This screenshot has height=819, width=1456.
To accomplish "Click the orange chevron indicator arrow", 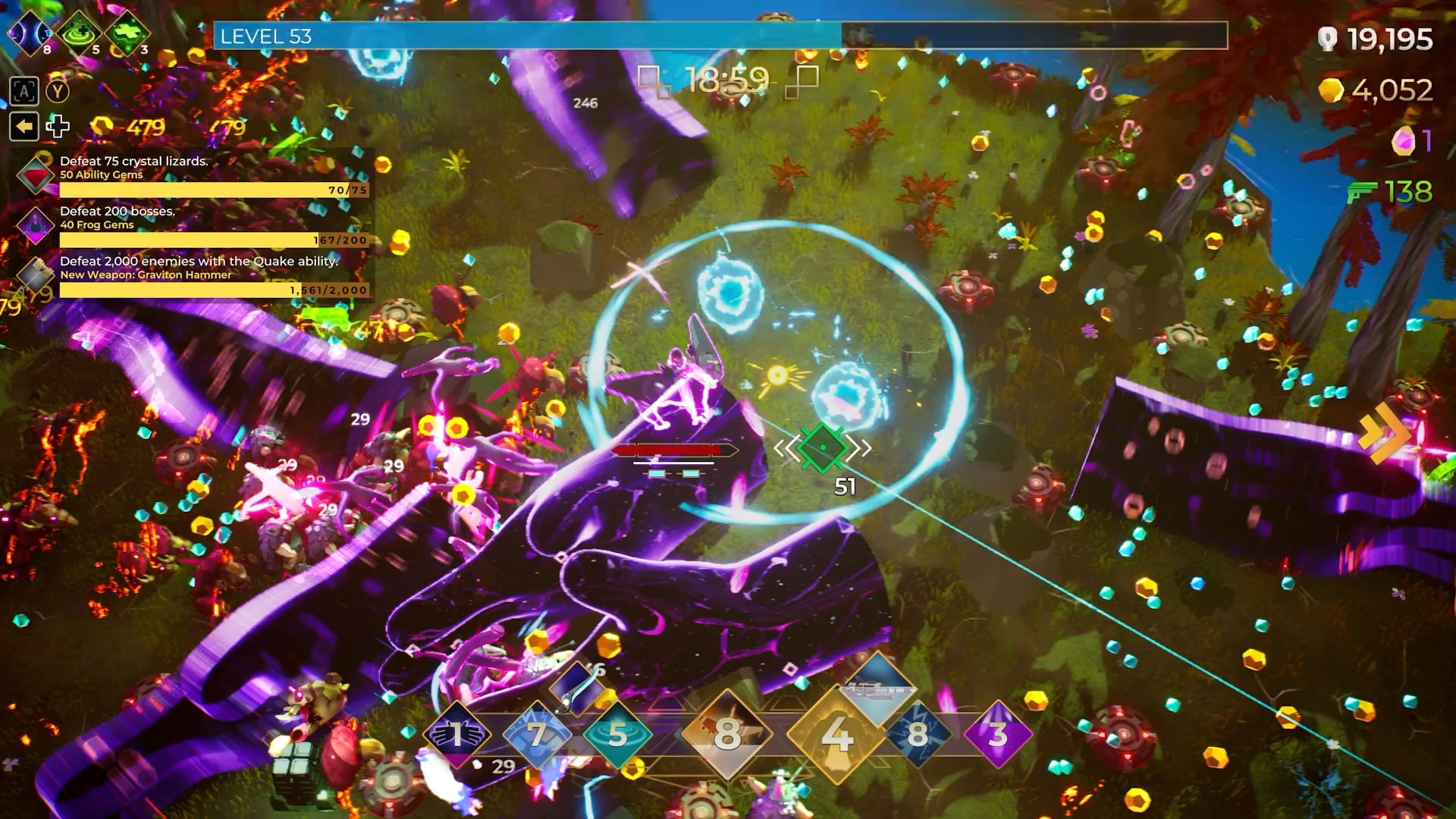I will coord(1384,433).
